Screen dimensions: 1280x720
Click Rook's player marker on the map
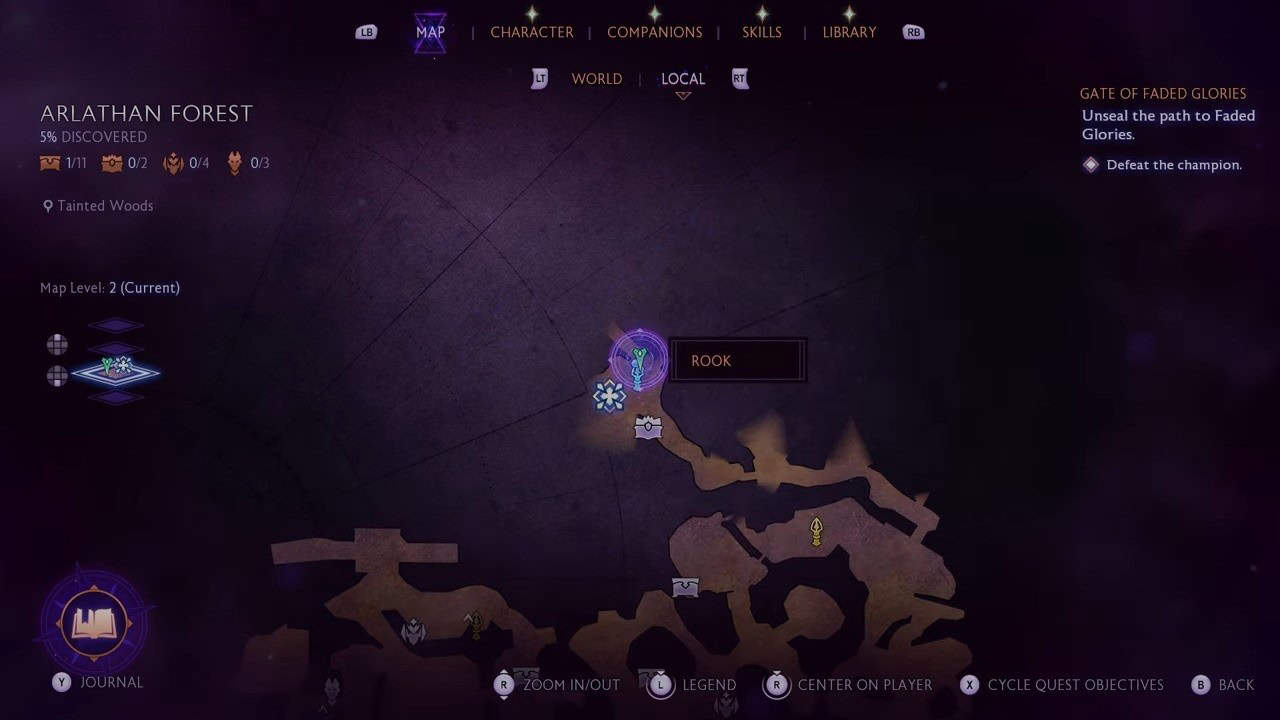(x=639, y=360)
